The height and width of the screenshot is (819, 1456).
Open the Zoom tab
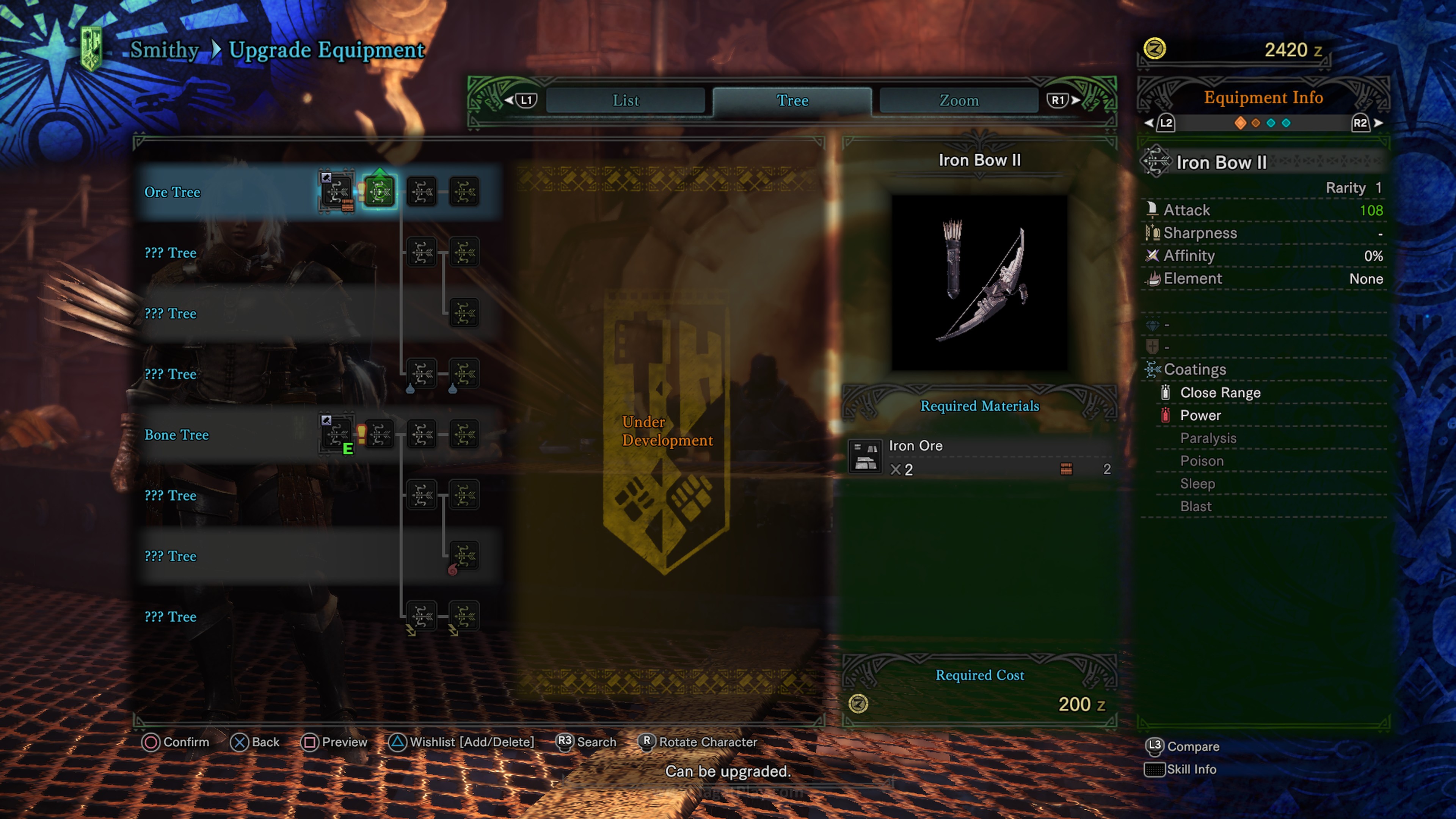(959, 100)
